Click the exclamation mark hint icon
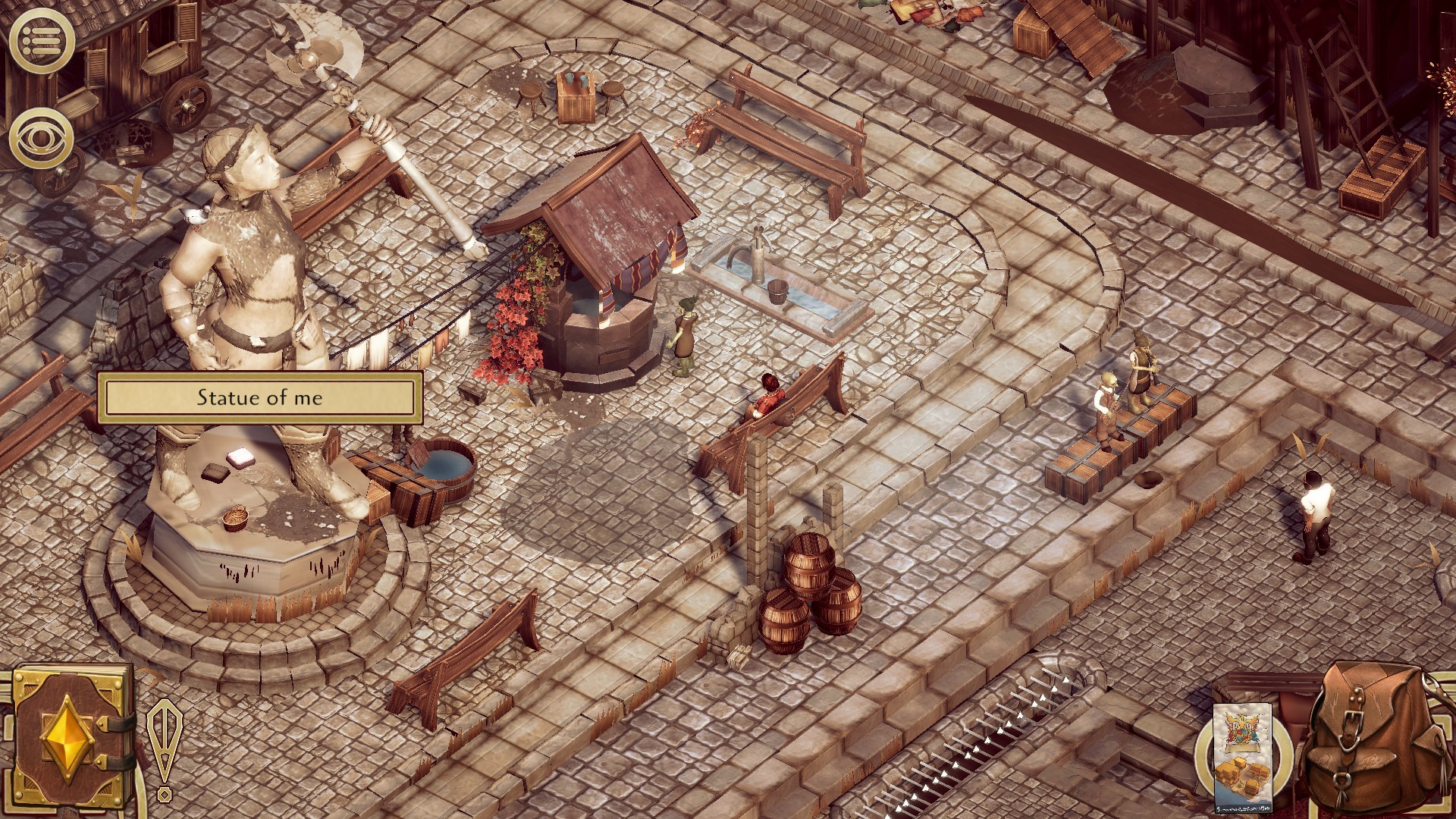Image resolution: width=1456 pixels, height=819 pixels. pyautogui.click(x=163, y=749)
